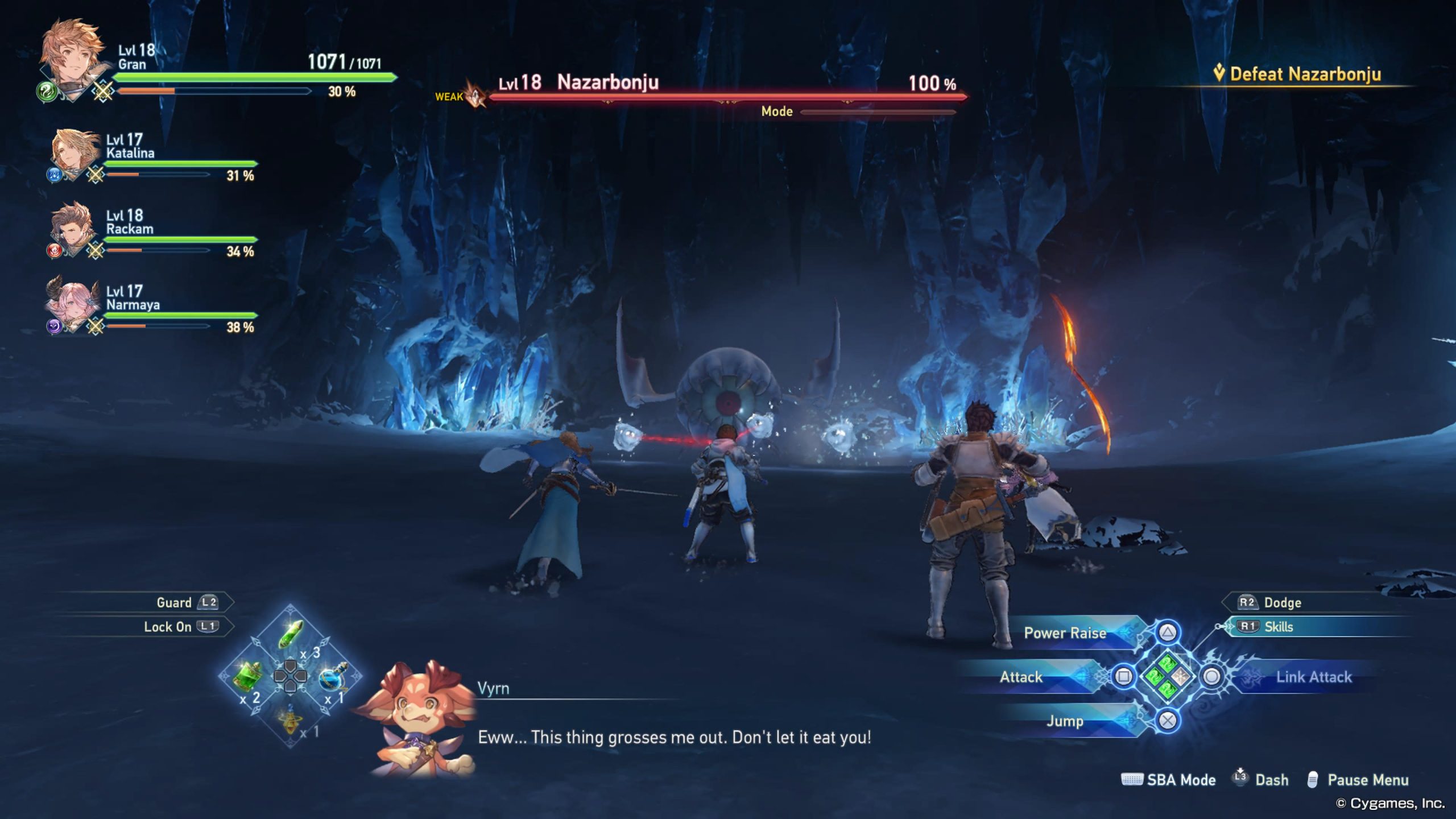Select the Jump action
This screenshot has height=819, width=1456.
[x=1065, y=721]
